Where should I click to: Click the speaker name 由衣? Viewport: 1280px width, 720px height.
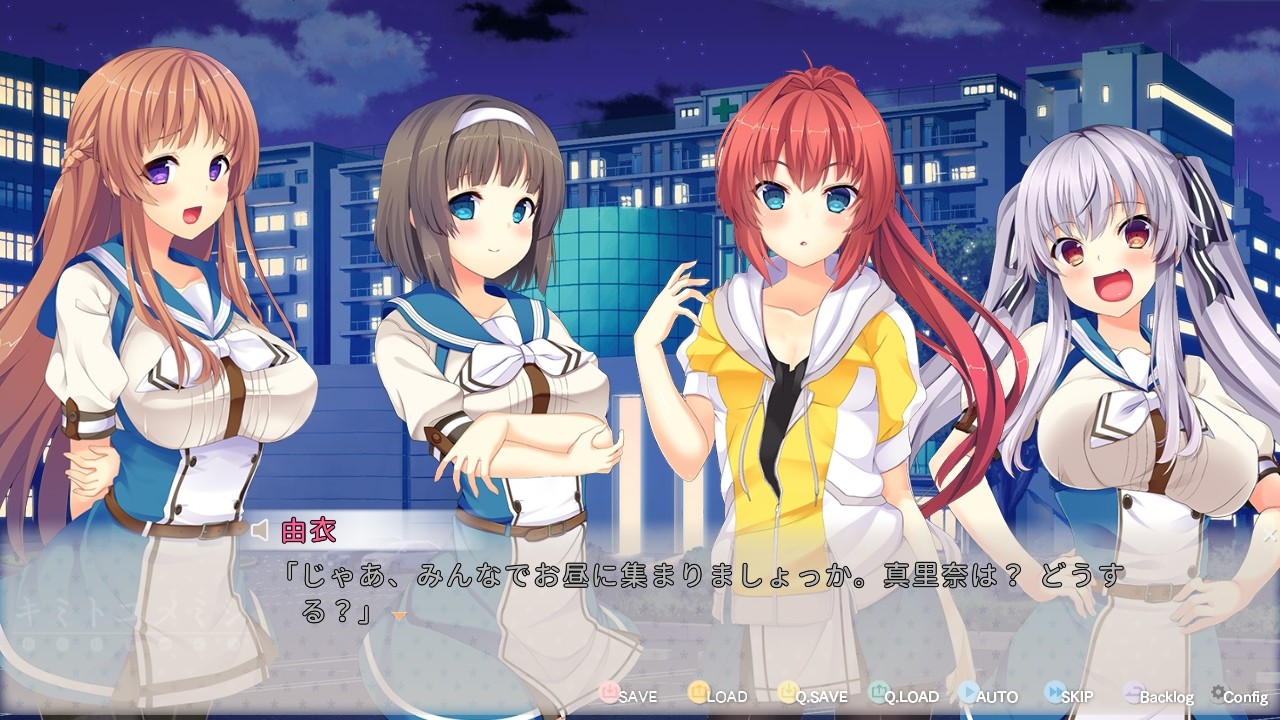309,531
